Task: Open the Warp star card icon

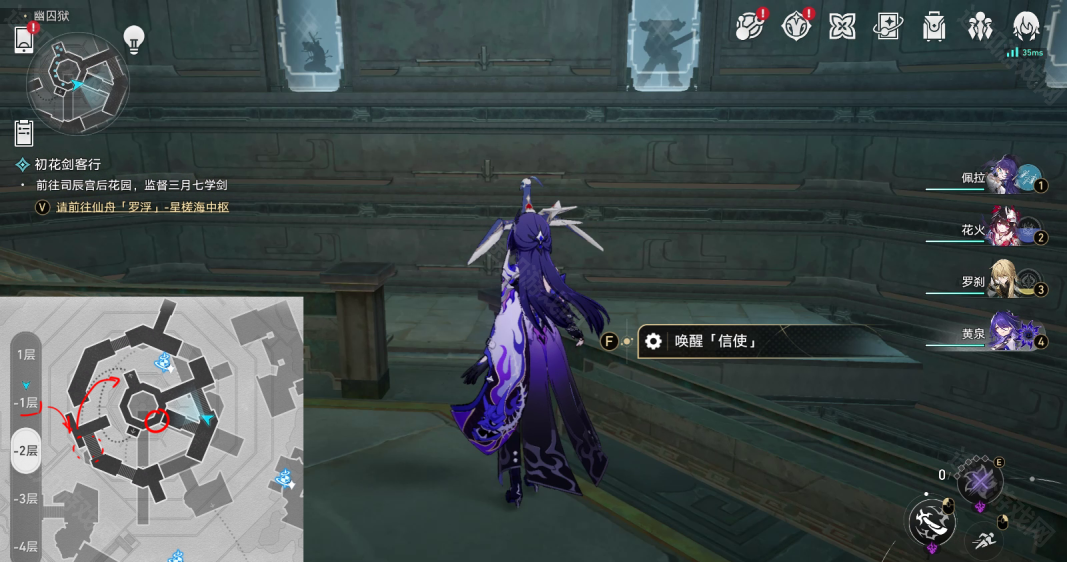Action: [x=888, y=26]
